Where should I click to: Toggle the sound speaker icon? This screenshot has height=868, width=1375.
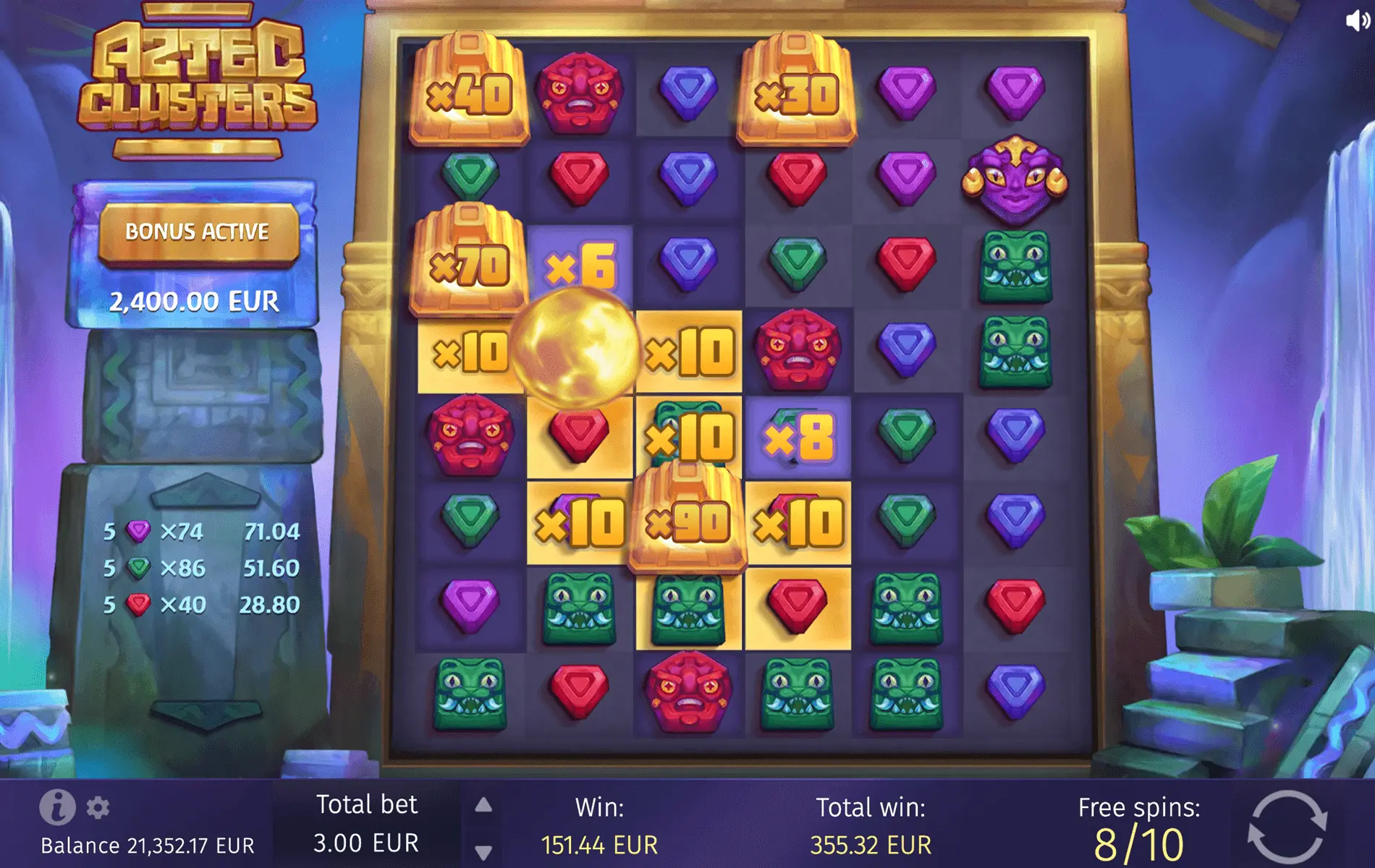pos(1357,20)
